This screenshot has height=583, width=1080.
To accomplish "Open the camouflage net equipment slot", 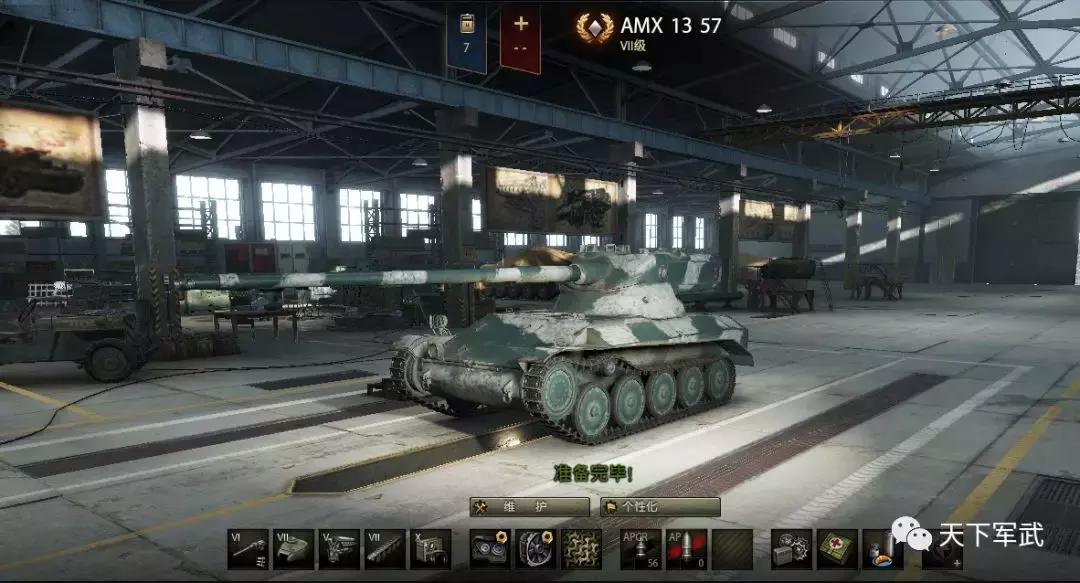I will point(581,549).
